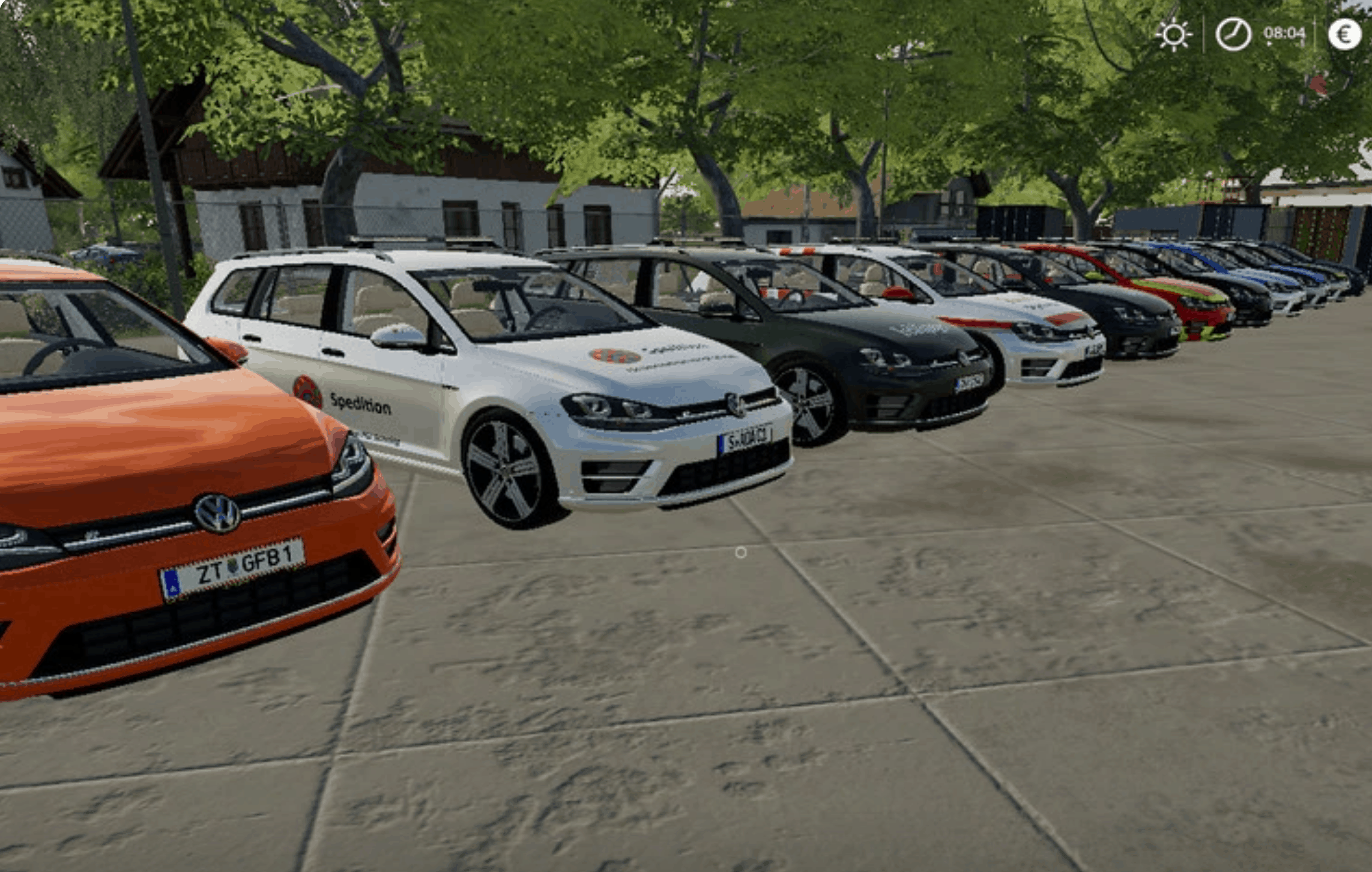The image size is (1372, 872).
Task: Open the euro money icon
Action: point(1344,34)
